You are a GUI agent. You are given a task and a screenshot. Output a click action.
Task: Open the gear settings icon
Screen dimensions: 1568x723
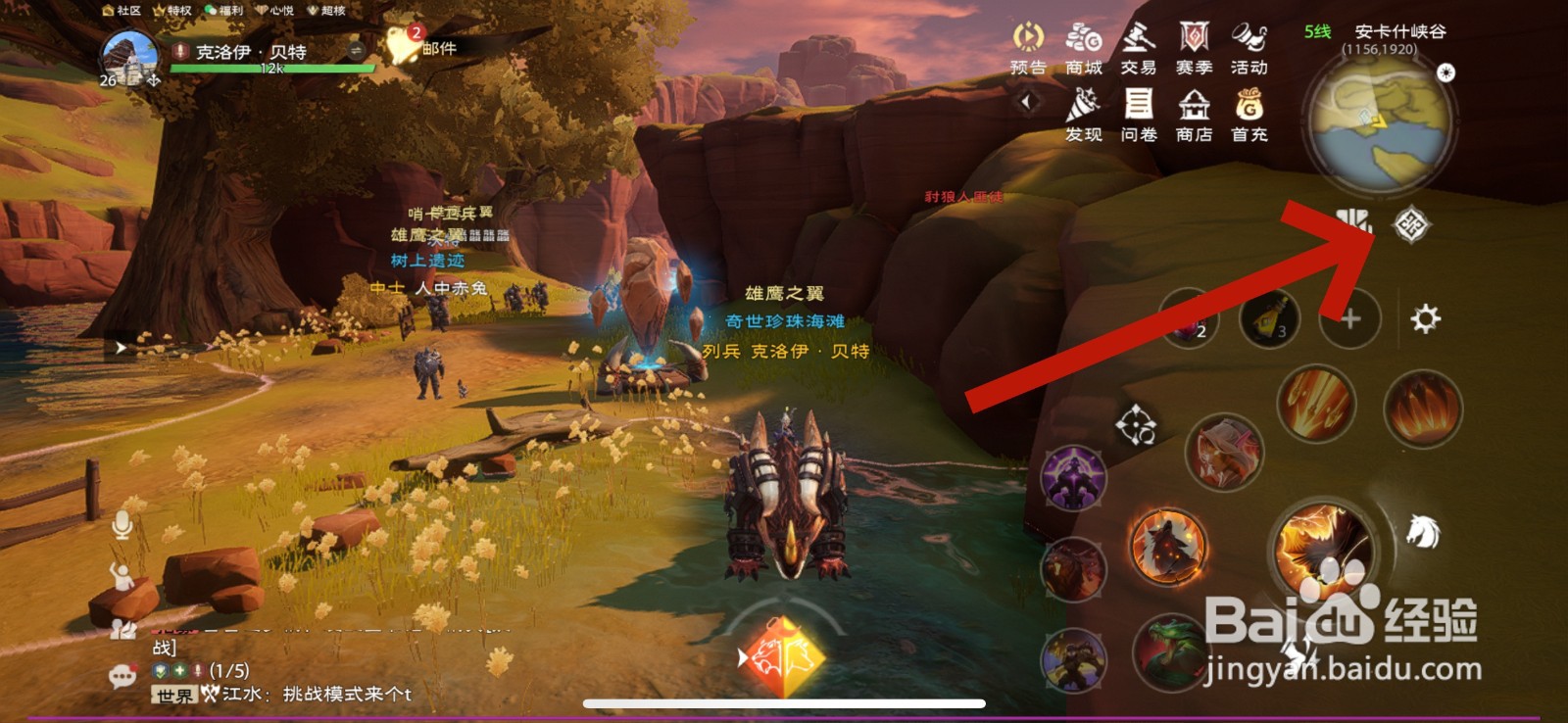(1425, 318)
